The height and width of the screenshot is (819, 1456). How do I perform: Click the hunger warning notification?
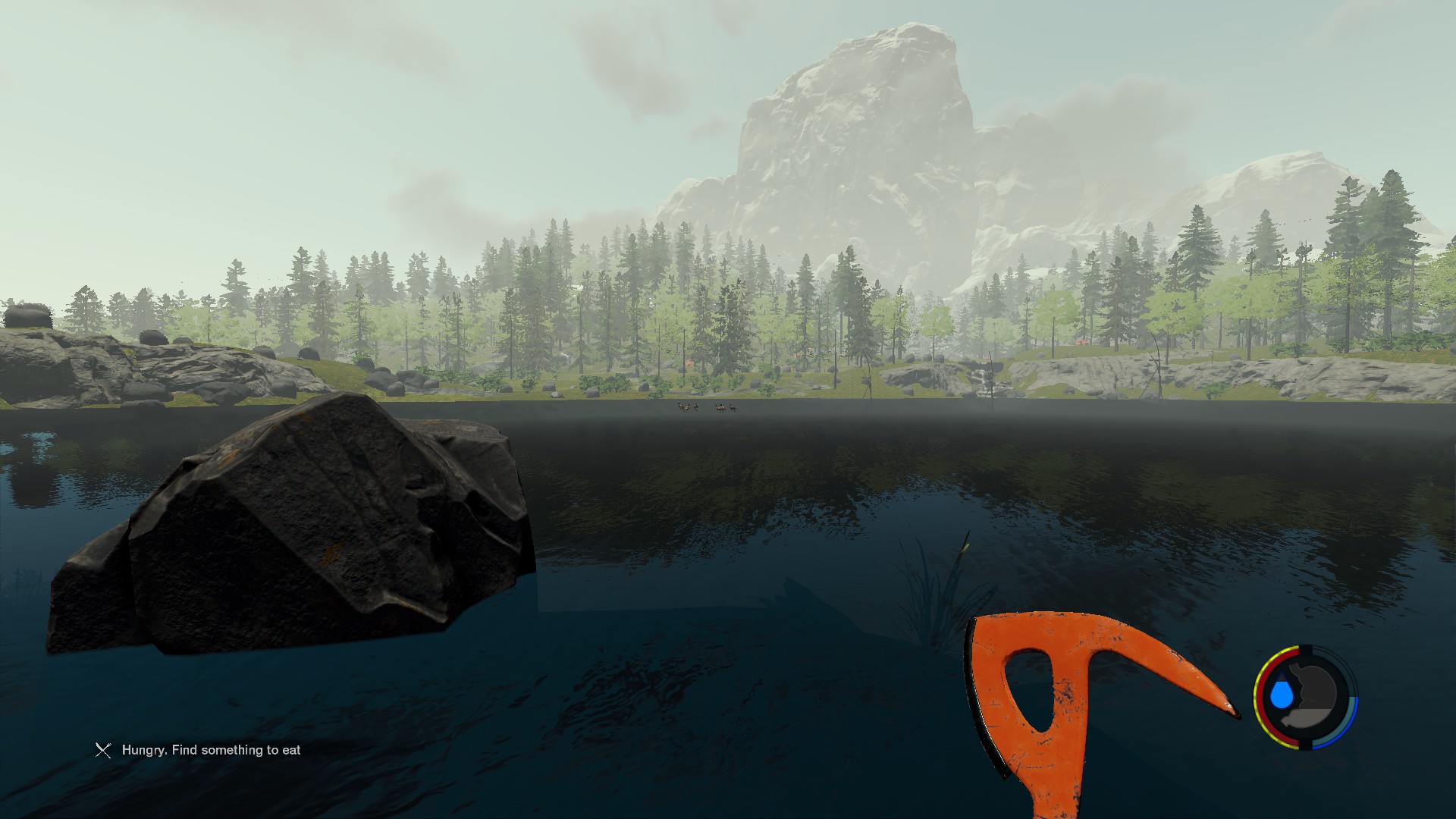pyautogui.click(x=199, y=750)
